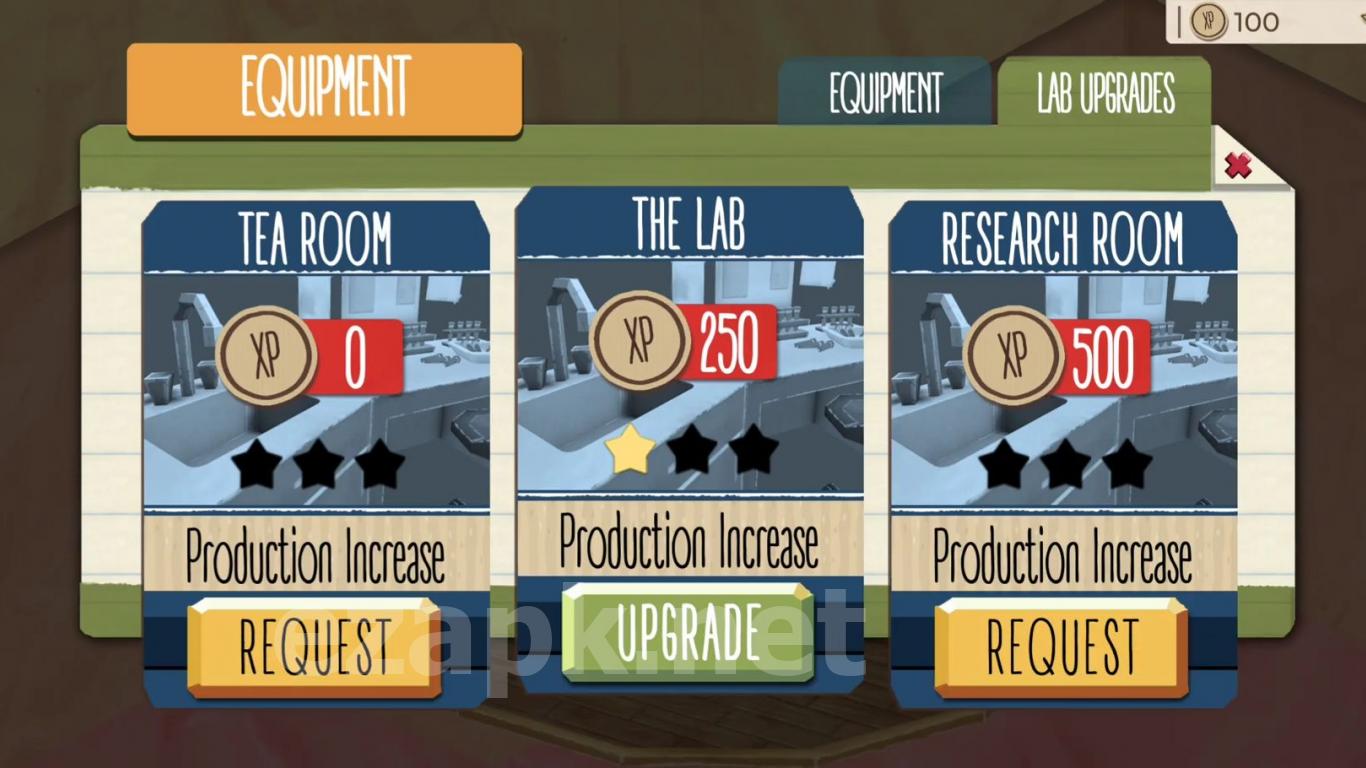Select the Lab Upgrades tab
The width and height of the screenshot is (1366, 768).
(x=1104, y=94)
